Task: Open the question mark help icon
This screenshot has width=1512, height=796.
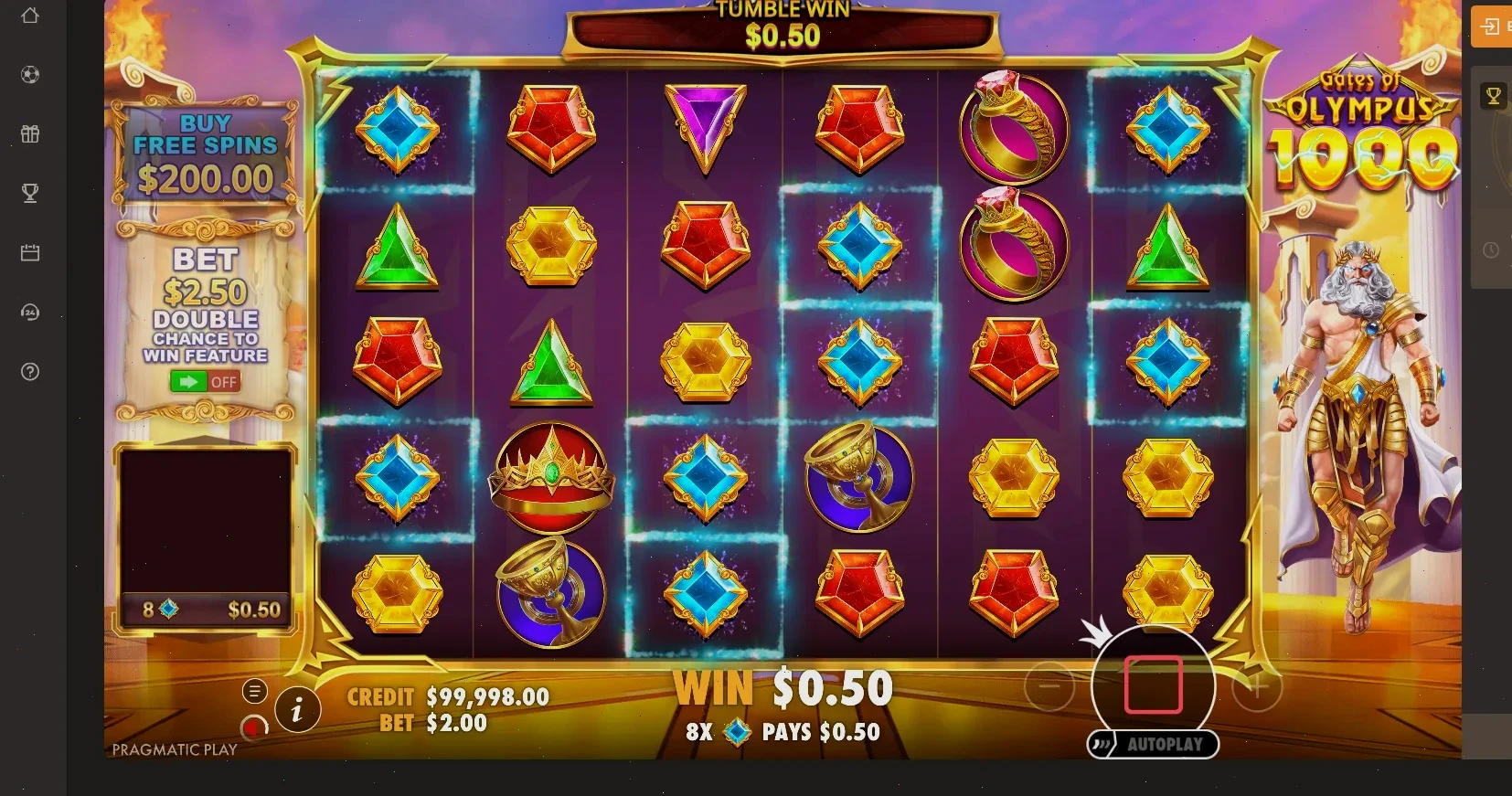Action: [x=30, y=372]
